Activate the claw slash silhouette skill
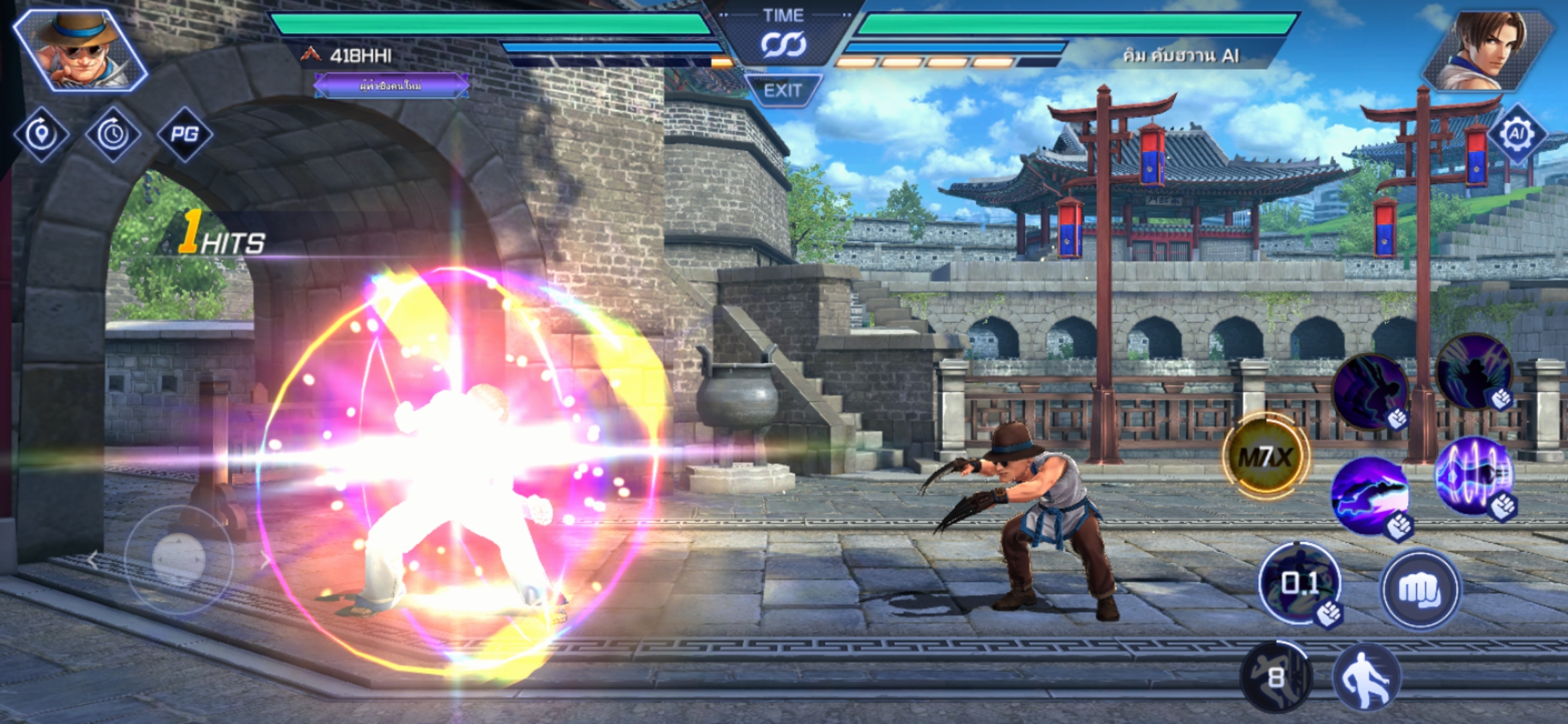The image size is (1568, 724). (x=1473, y=372)
